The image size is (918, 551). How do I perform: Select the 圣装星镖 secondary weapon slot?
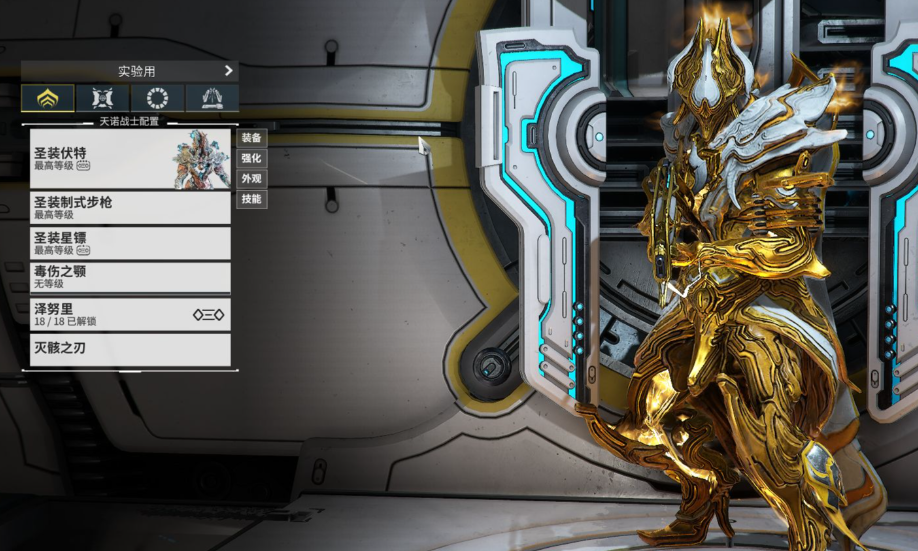(x=130, y=243)
